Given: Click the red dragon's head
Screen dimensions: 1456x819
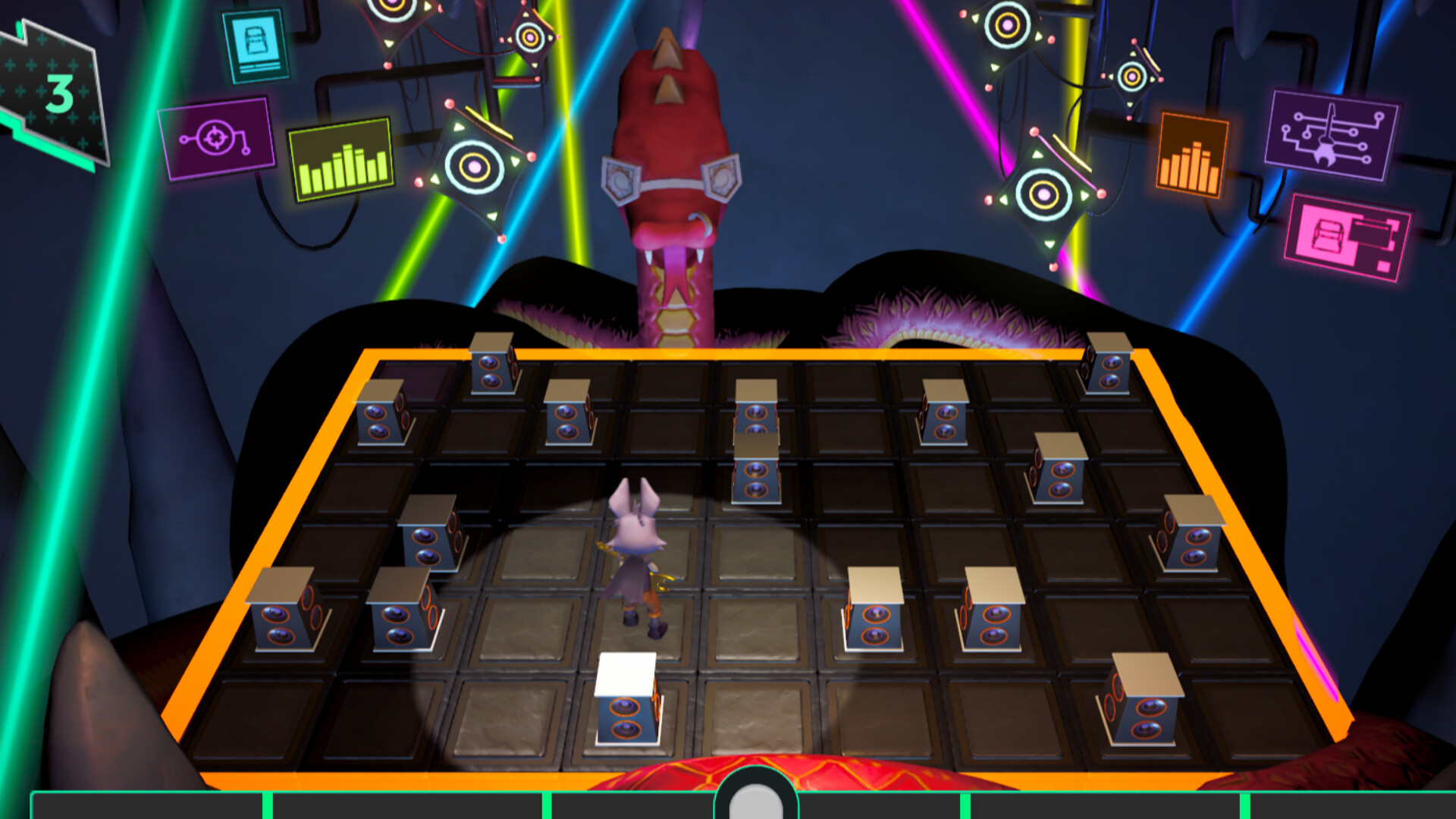Looking at the screenshot, I should click(671, 152).
